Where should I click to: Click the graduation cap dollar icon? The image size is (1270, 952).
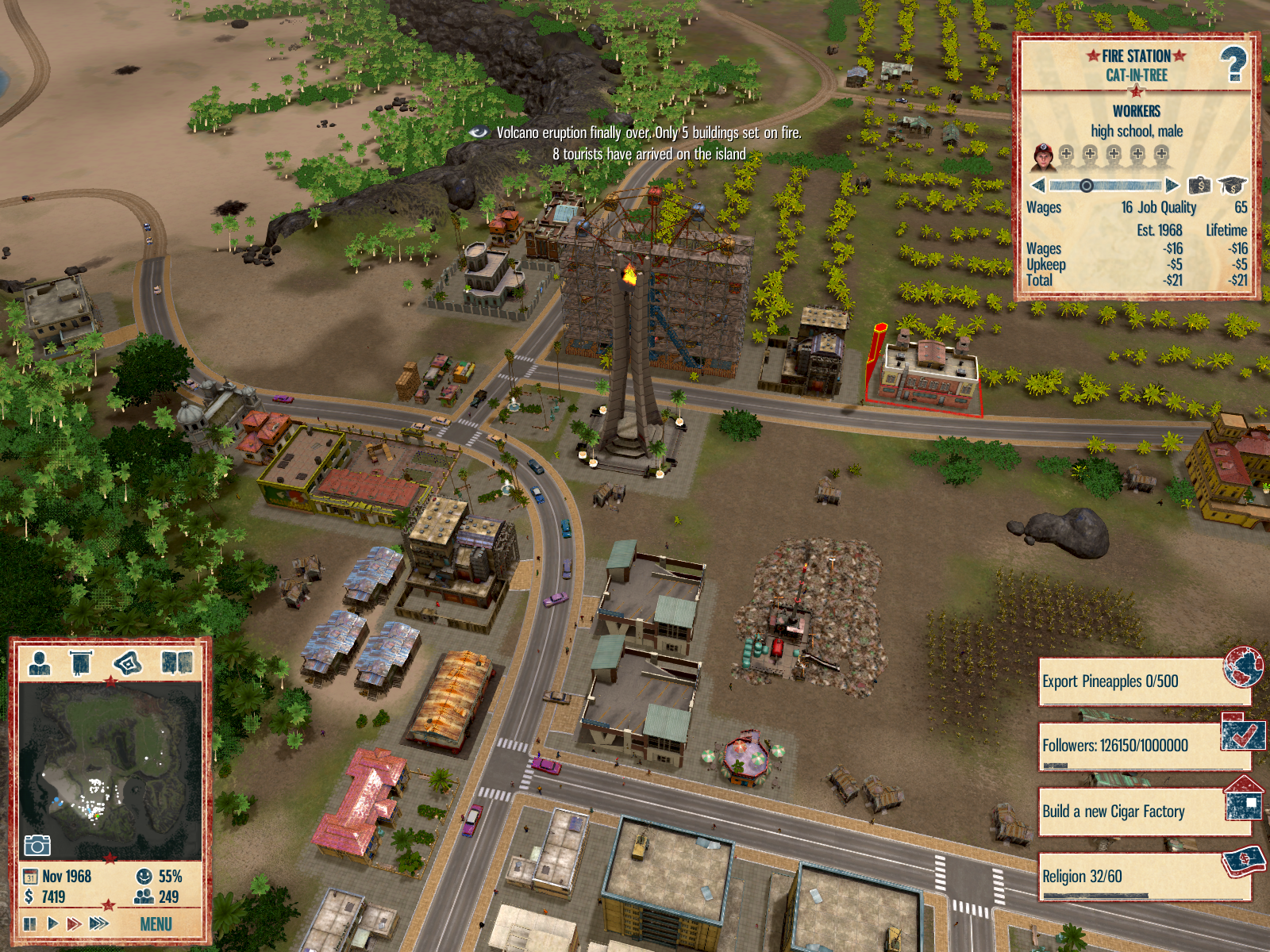tap(1232, 186)
